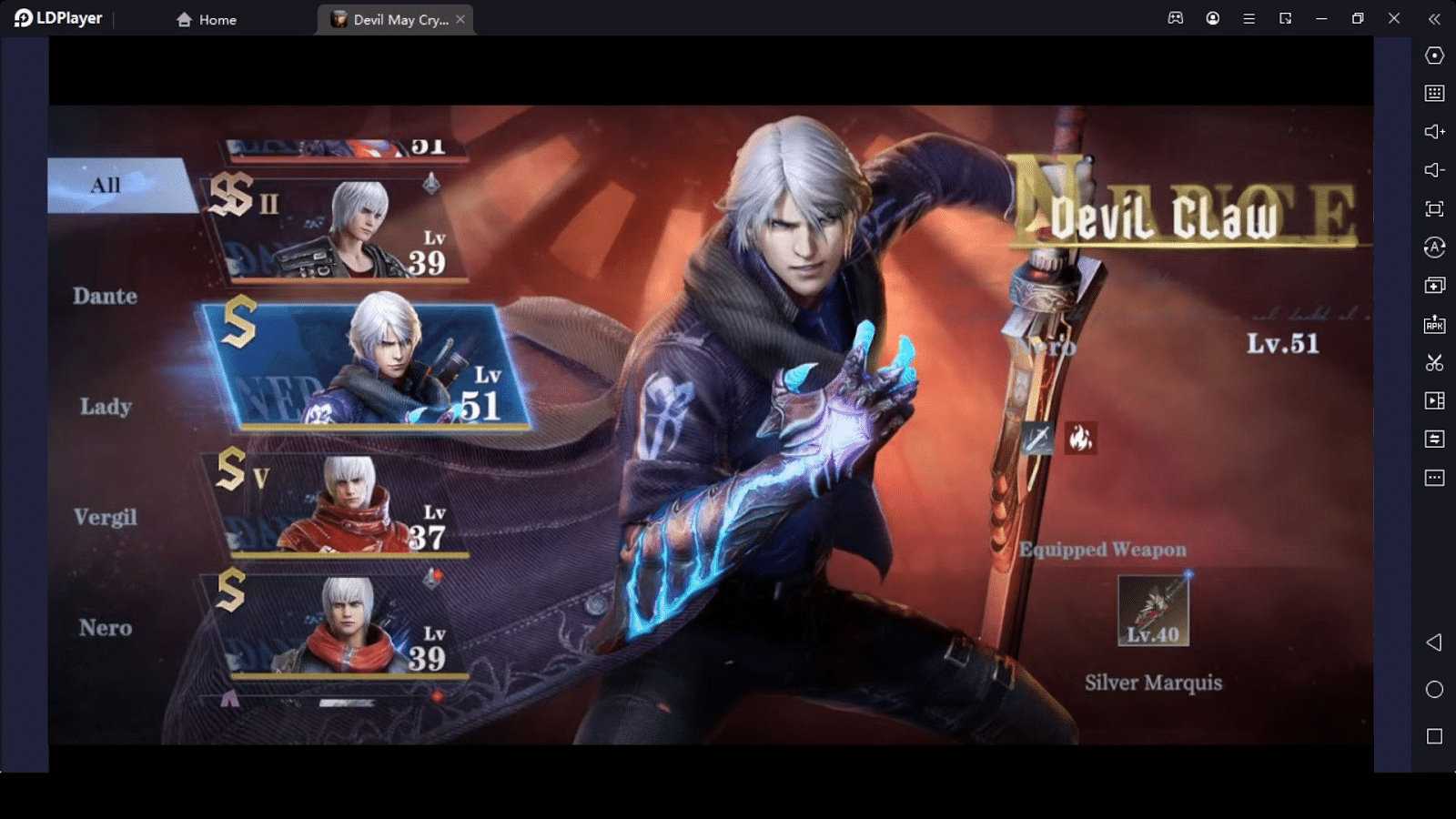Mute sound with the volume-down control
The width and height of the screenshot is (1456, 819).
coord(1433,169)
